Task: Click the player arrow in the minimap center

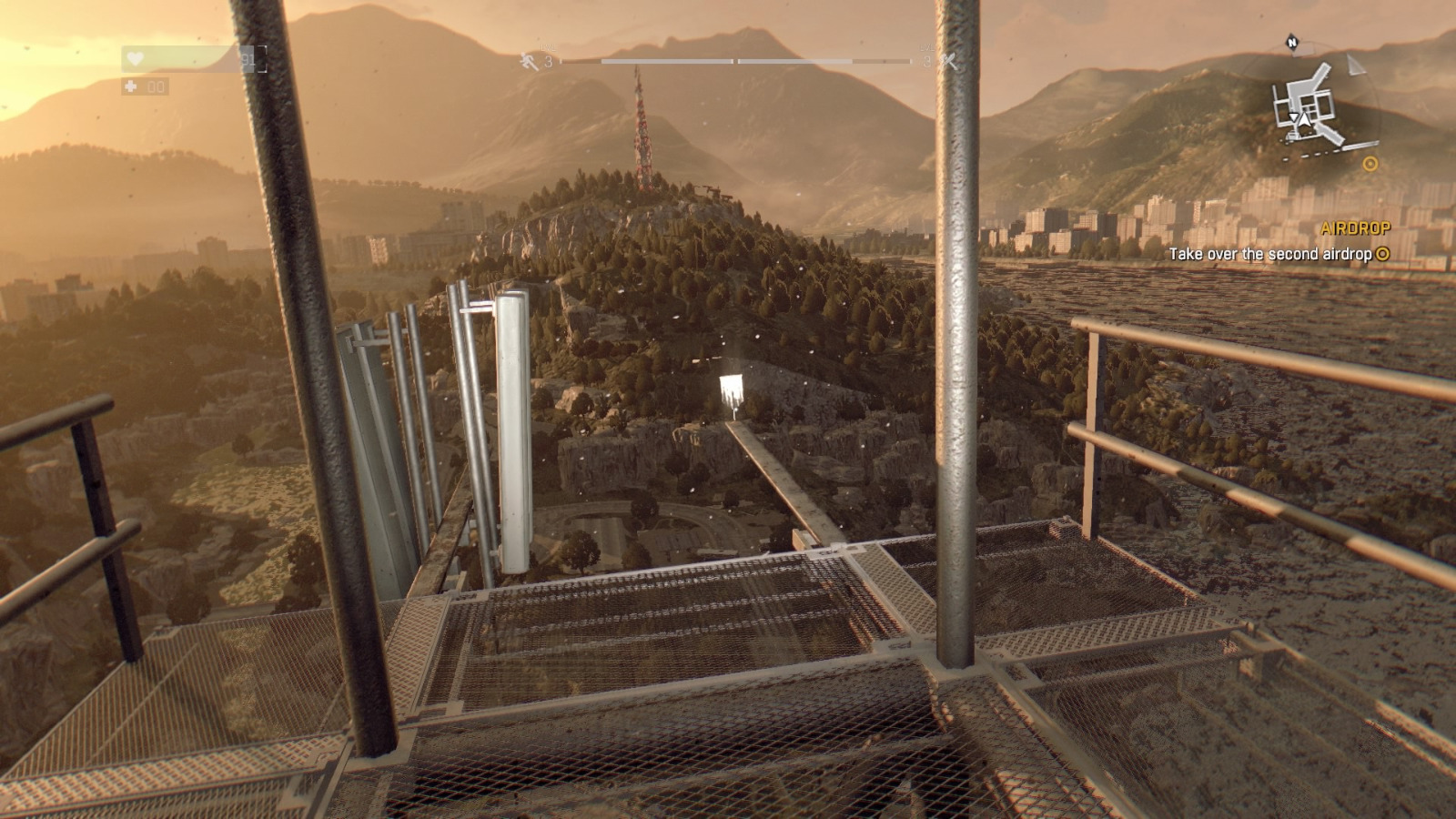Action: pyautogui.click(x=1303, y=120)
